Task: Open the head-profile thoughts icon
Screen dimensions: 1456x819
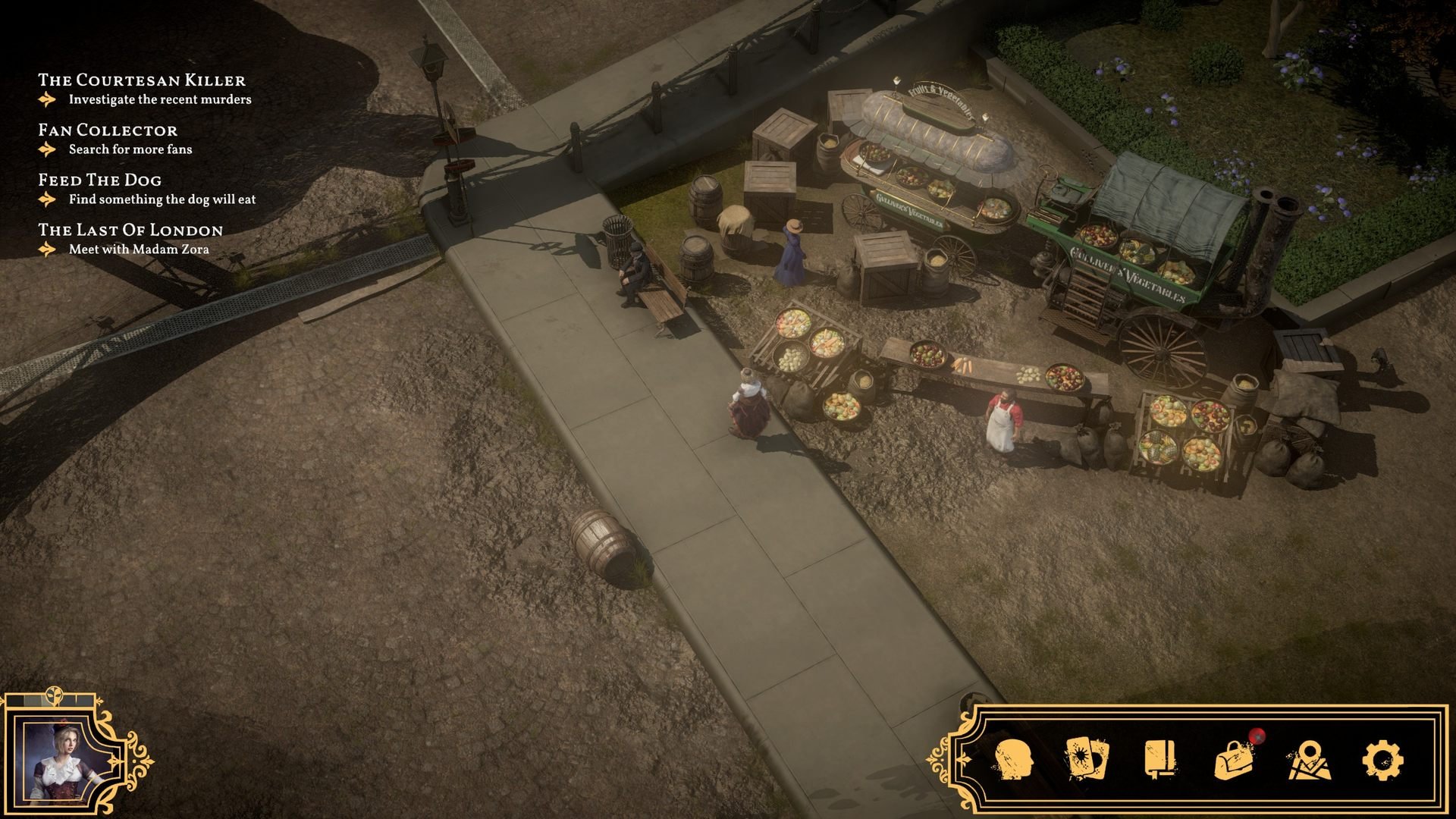Action: pos(1013,759)
